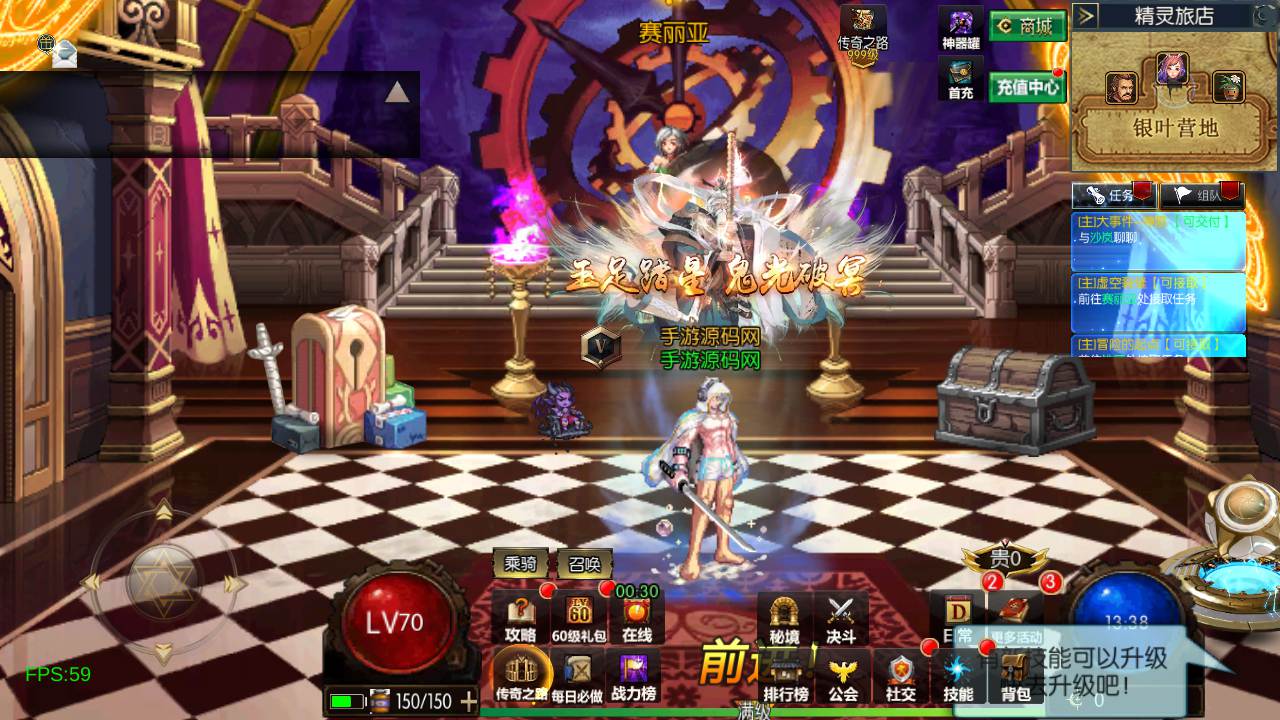Open the 攻略 guide icon
This screenshot has width=1280, height=720.
click(521, 619)
